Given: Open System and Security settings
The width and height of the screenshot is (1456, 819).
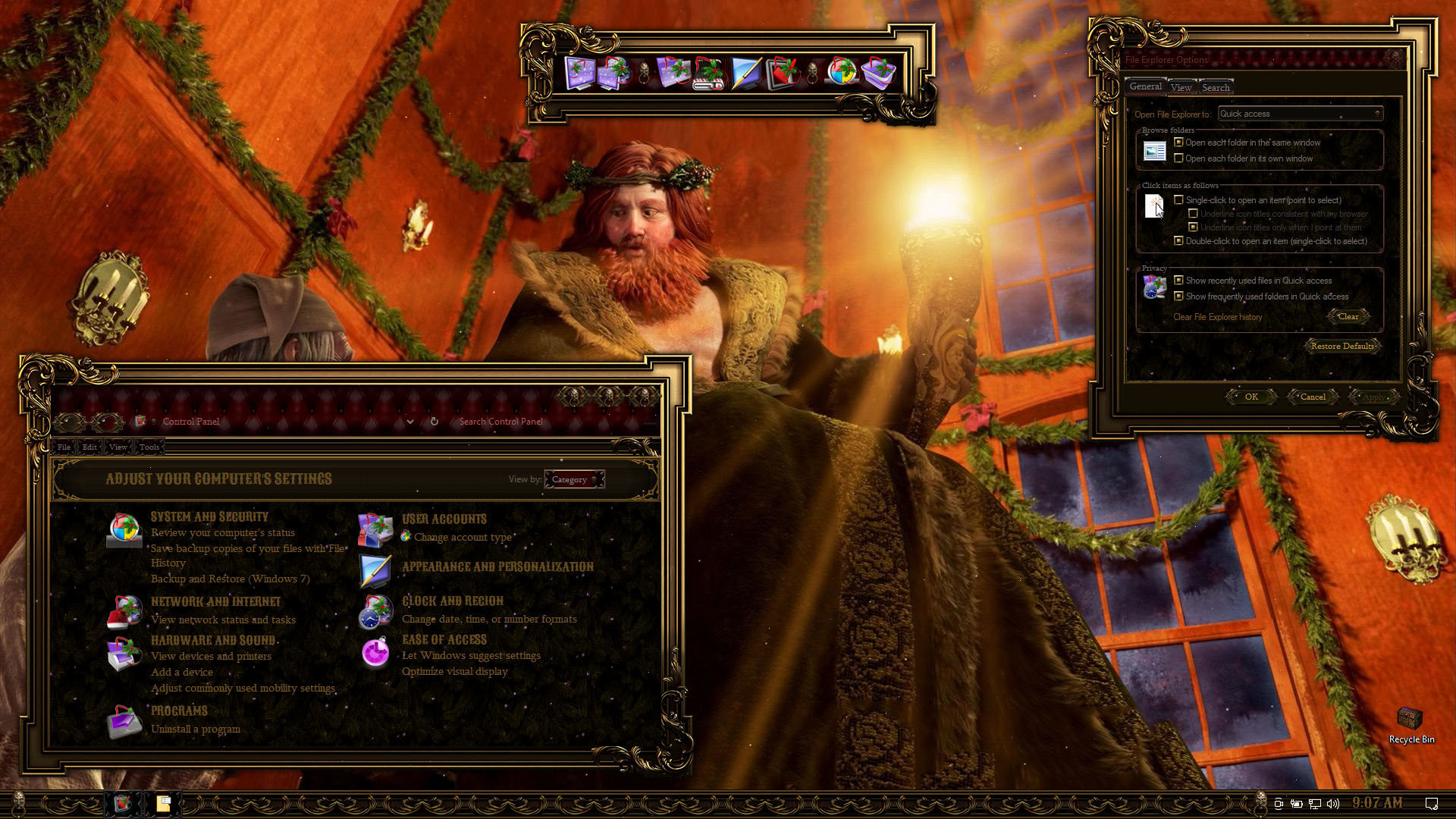Looking at the screenshot, I should (209, 517).
